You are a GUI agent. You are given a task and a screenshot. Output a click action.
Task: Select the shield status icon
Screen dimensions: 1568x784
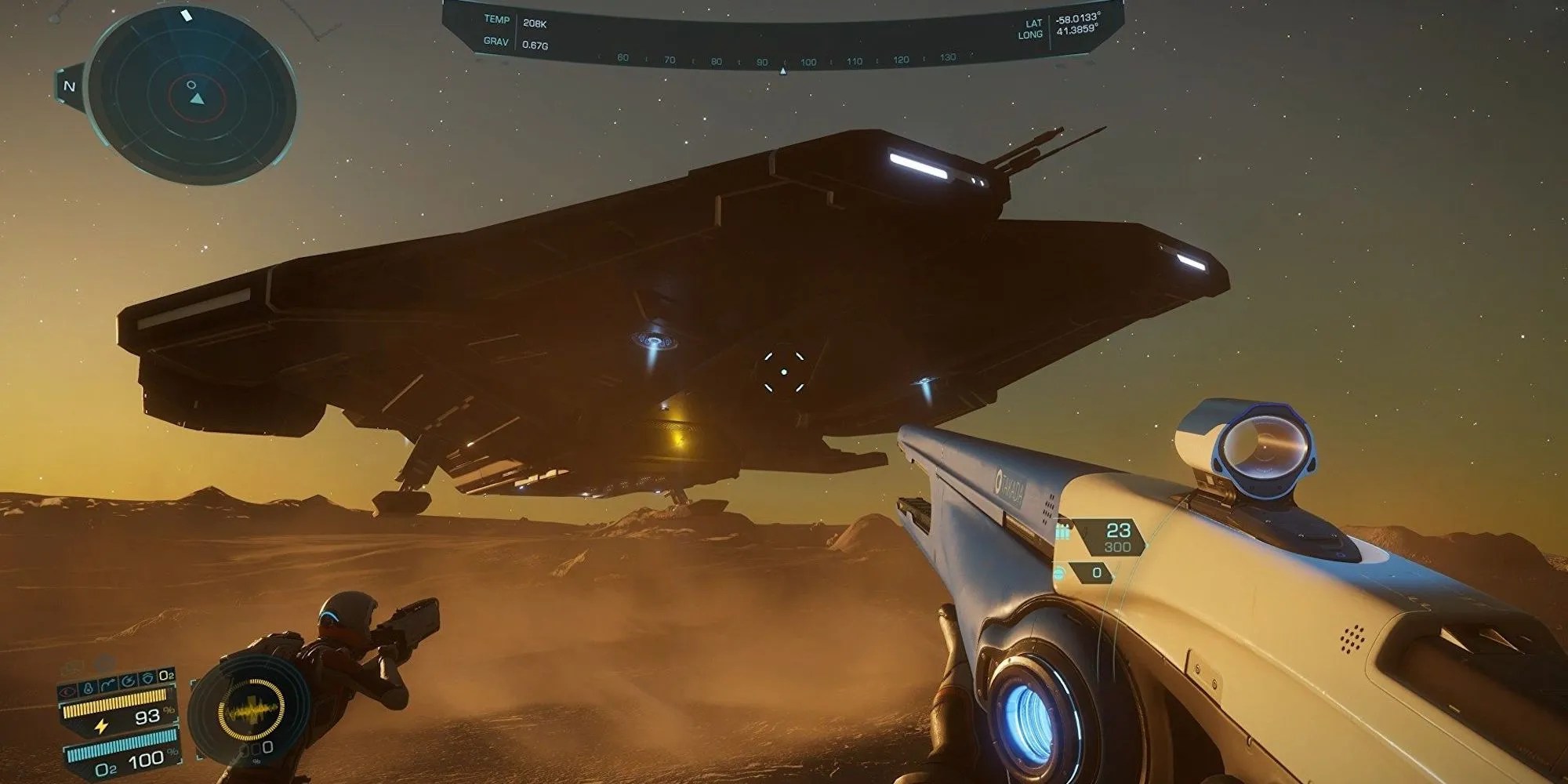click(148, 677)
